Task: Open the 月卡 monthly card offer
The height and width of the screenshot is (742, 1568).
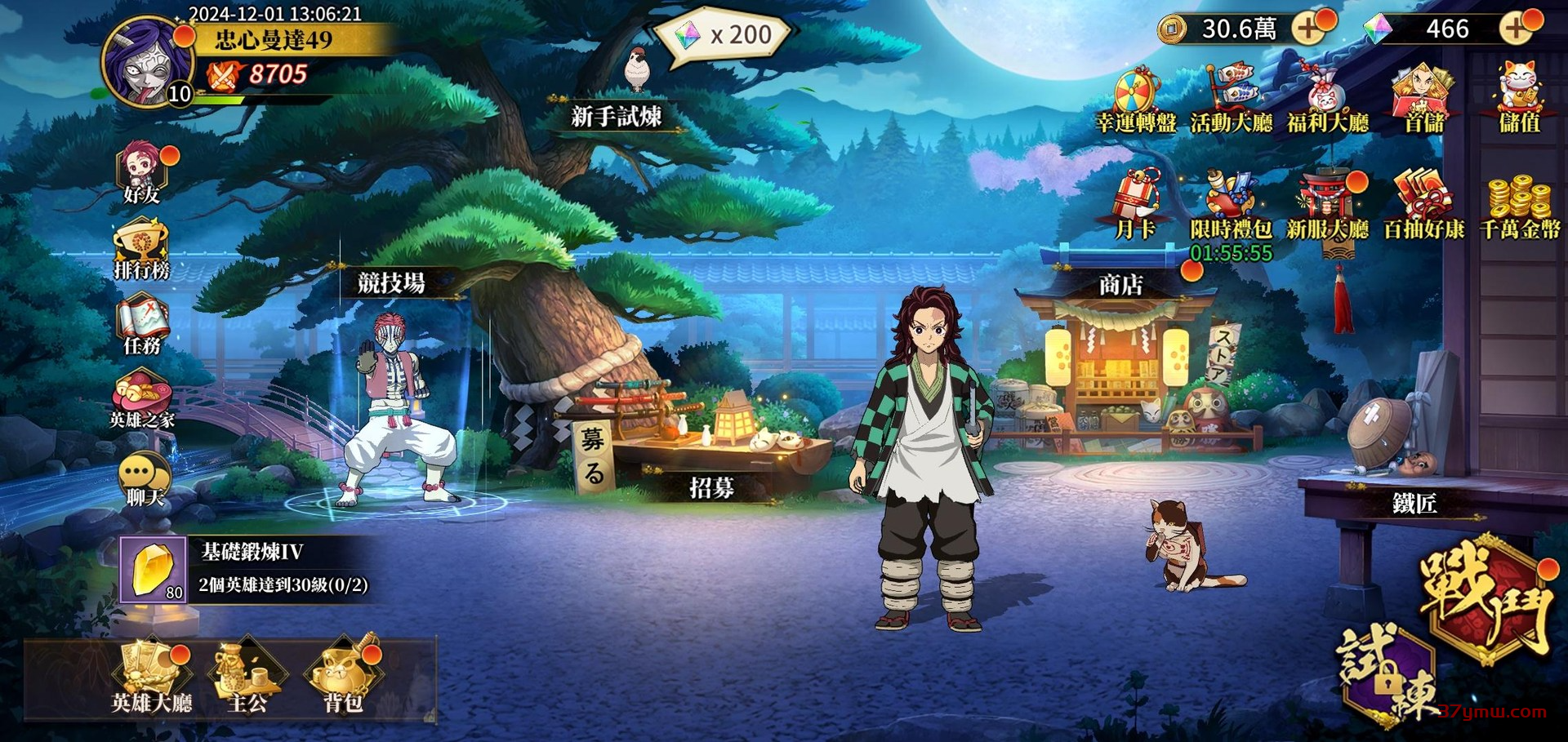Action: [1136, 208]
